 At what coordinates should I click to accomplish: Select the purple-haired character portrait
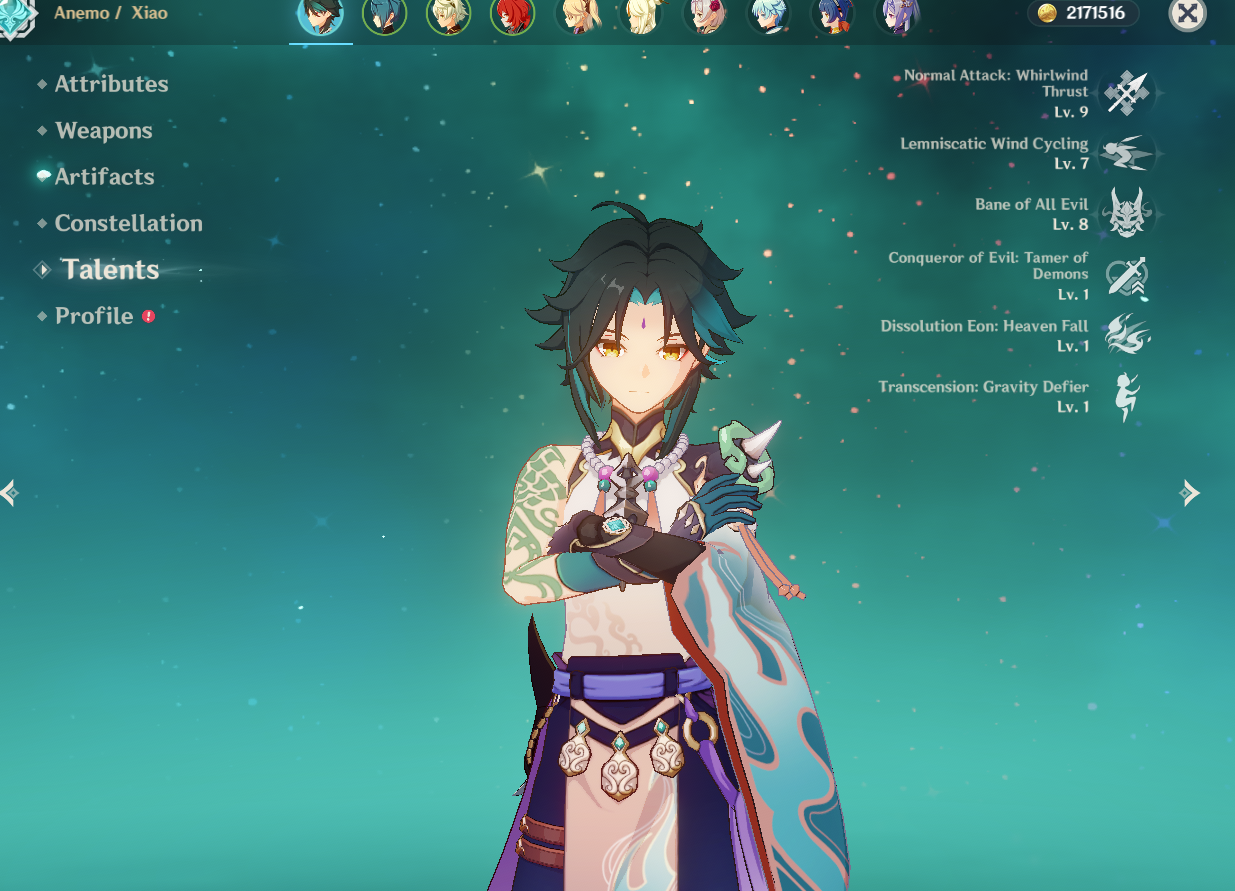pos(896,16)
